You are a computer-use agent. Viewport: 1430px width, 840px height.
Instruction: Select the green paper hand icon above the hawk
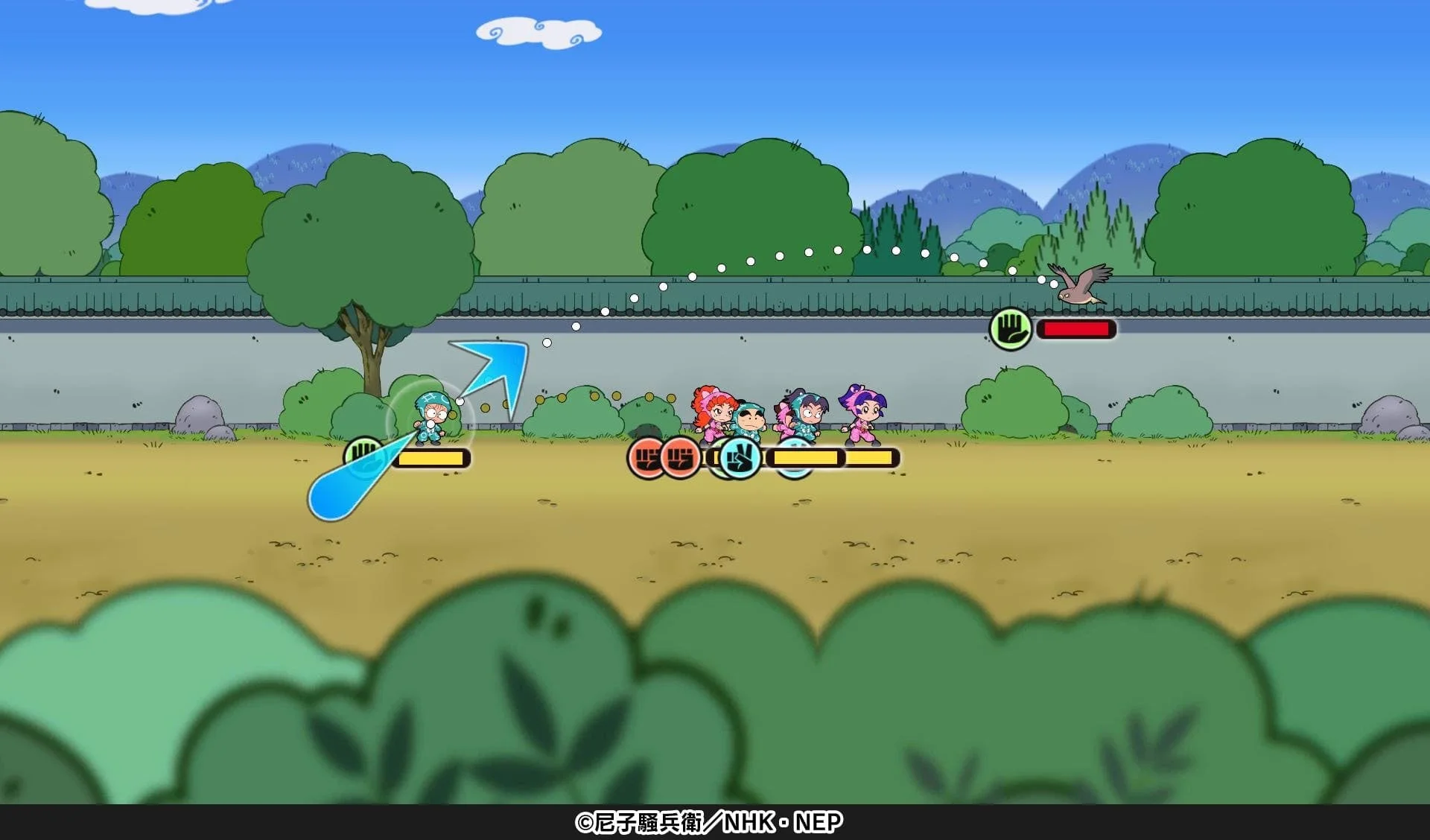pos(1009,328)
